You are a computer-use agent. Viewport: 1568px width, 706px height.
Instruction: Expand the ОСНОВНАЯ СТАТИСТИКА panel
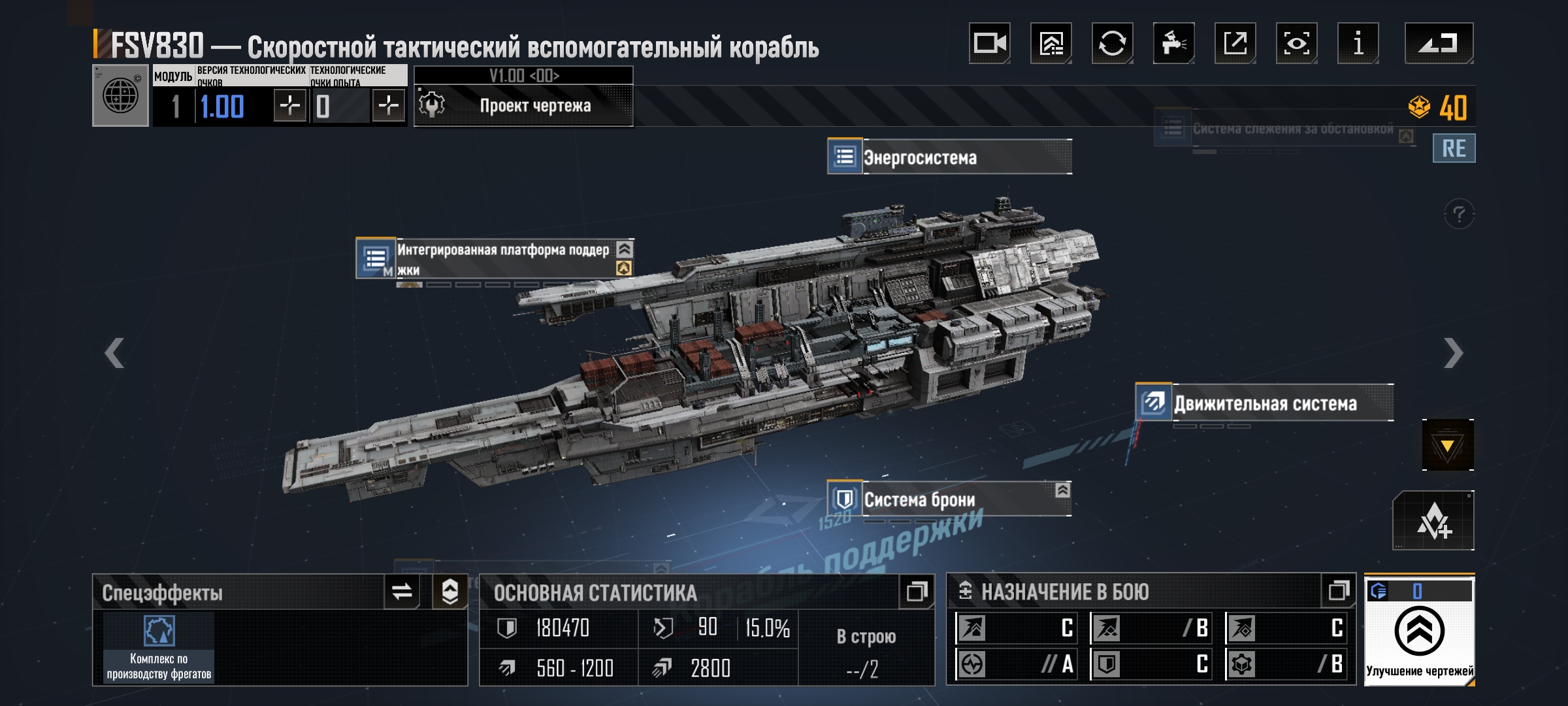point(917,592)
